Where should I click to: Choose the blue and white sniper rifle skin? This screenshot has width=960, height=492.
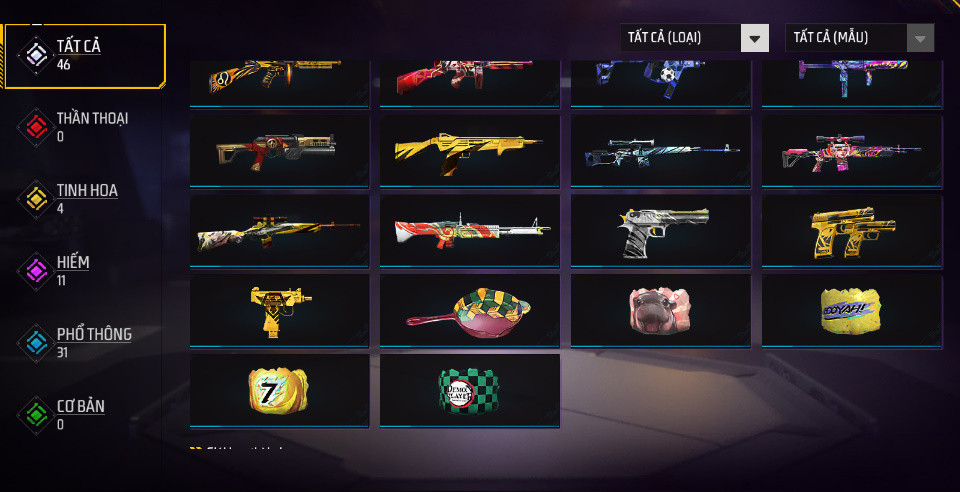(660, 150)
